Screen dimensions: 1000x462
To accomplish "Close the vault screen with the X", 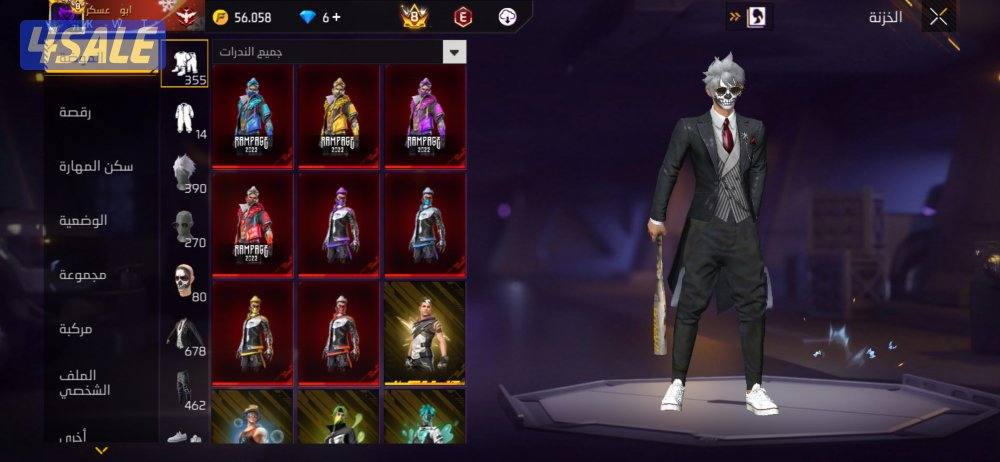I will click(938, 17).
